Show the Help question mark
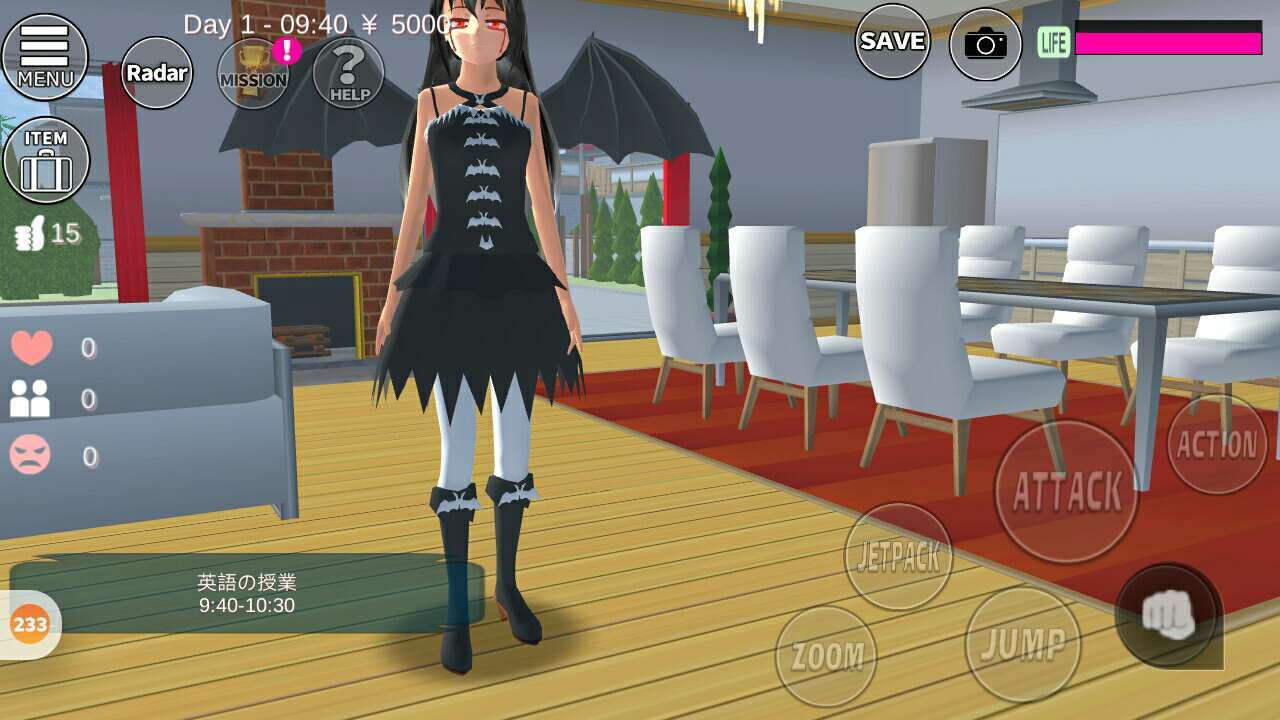Image resolution: width=1280 pixels, height=720 pixels. [348, 72]
